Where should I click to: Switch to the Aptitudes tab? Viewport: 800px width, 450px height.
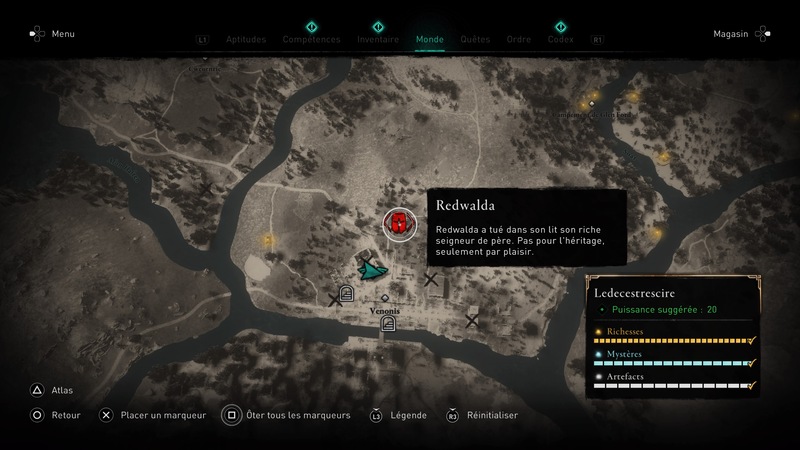(x=246, y=40)
